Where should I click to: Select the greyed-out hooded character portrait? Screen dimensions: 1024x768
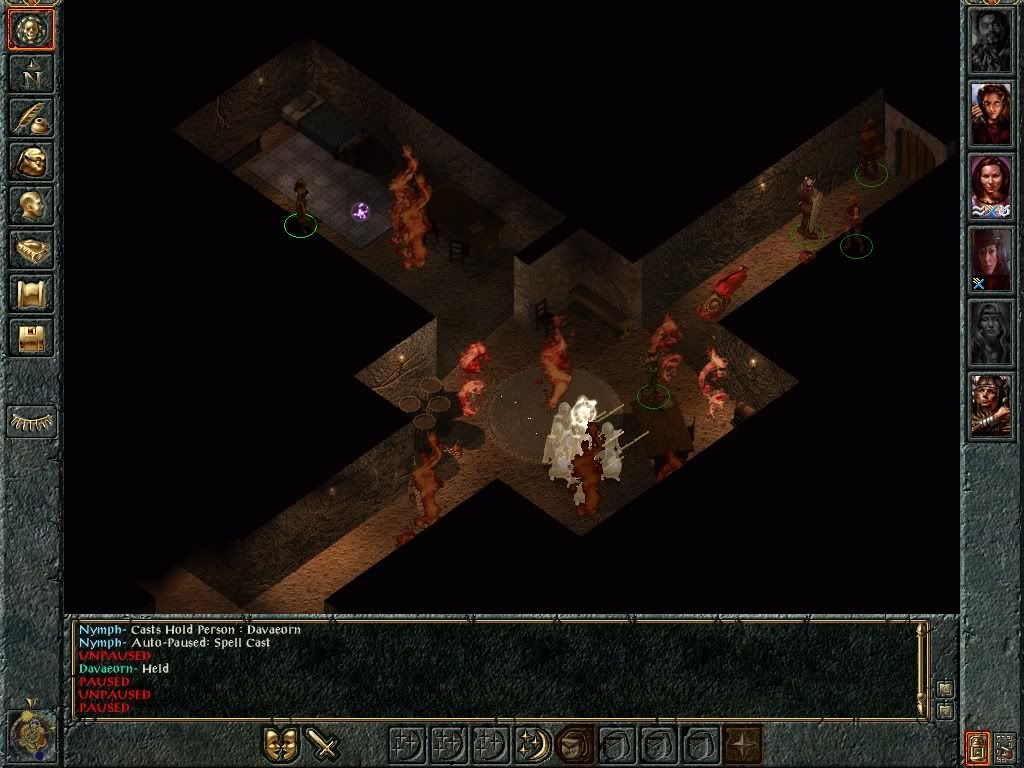[991, 333]
